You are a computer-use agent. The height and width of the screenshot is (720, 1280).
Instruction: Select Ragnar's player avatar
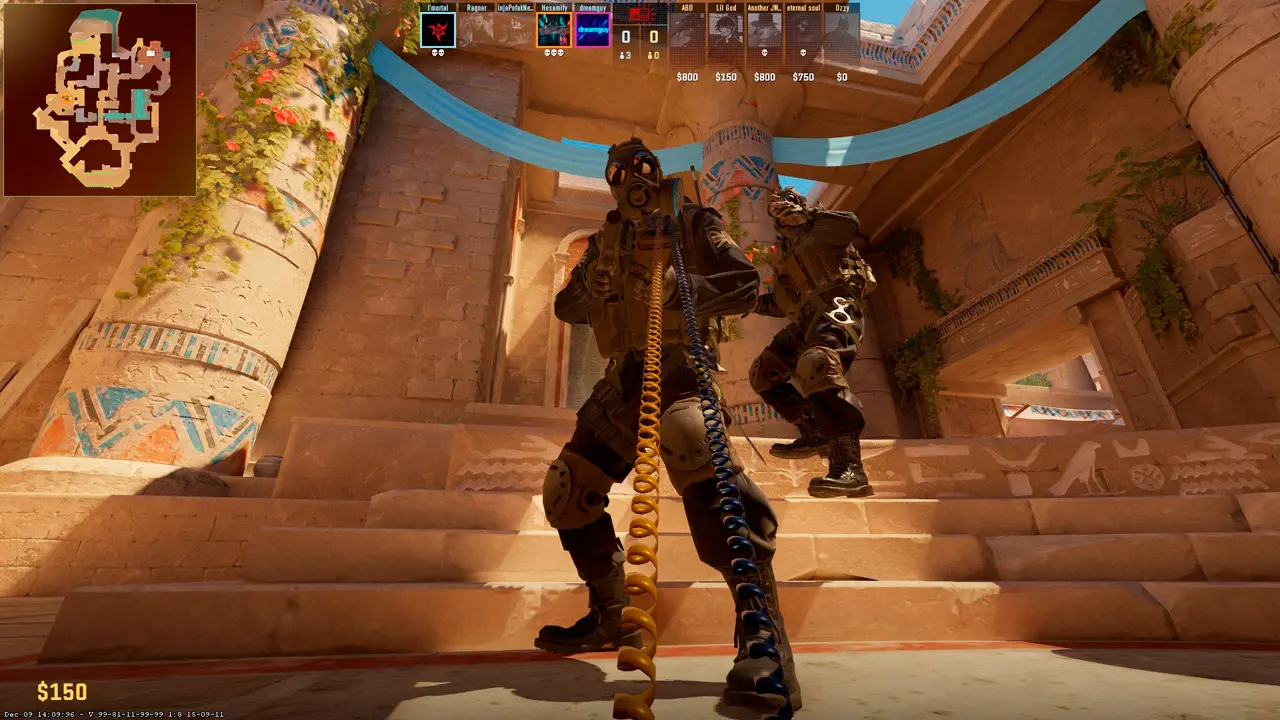476,30
